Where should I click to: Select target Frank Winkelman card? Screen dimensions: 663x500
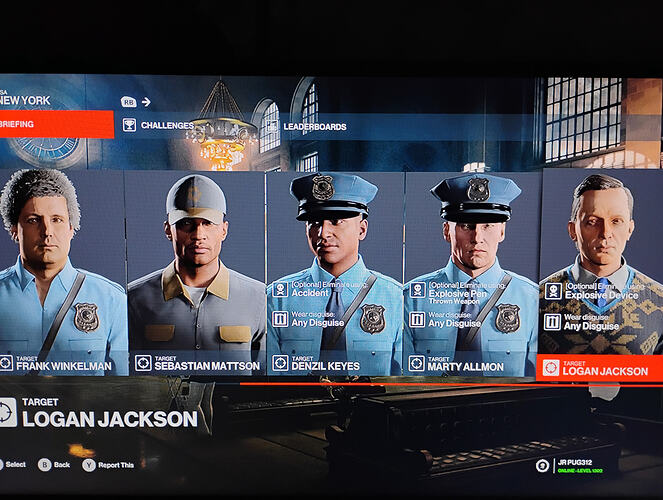pos(62,270)
